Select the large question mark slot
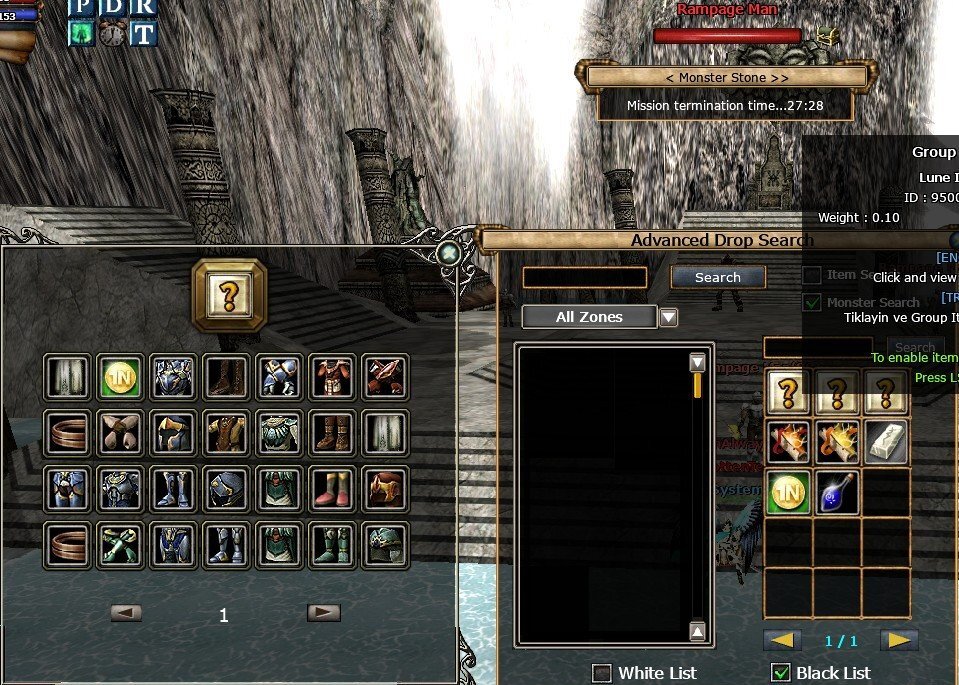Viewport: 959px width, 685px height. click(229, 295)
